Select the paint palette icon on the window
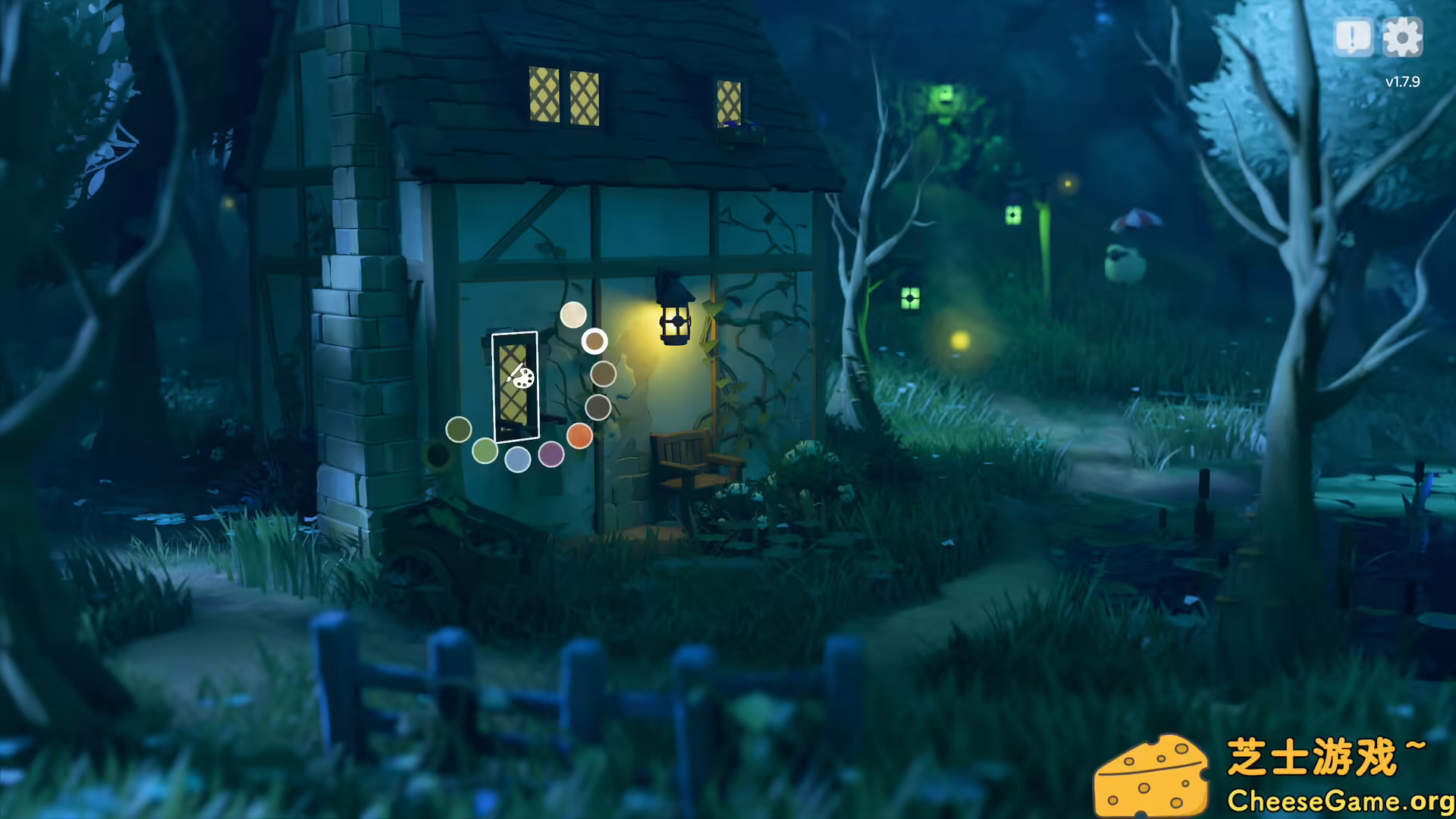Viewport: 1456px width, 819px height. [x=523, y=378]
